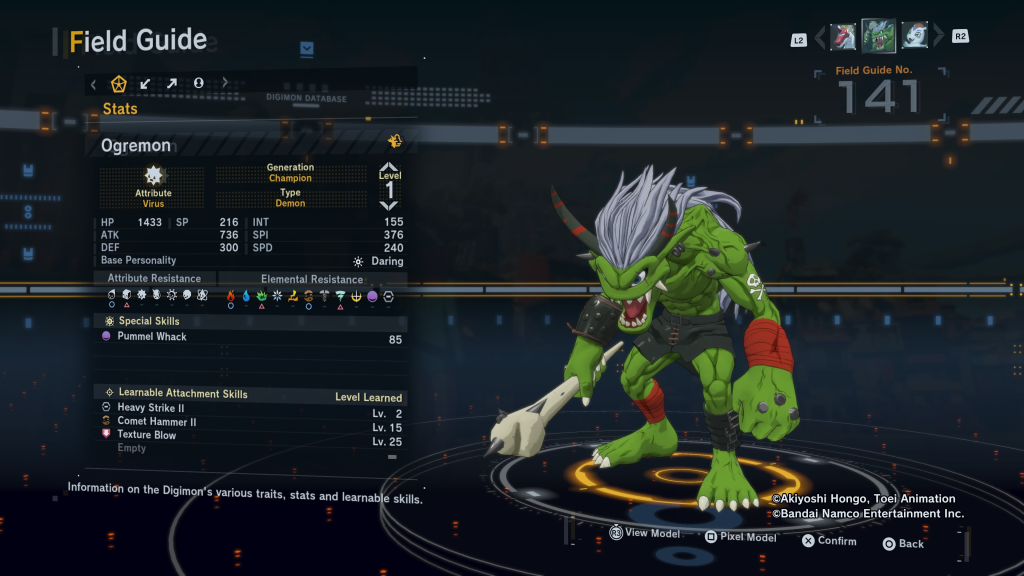This screenshot has width=1024, height=576.
Task: Select the pentagon Stats tab
Action: click(118, 84)
